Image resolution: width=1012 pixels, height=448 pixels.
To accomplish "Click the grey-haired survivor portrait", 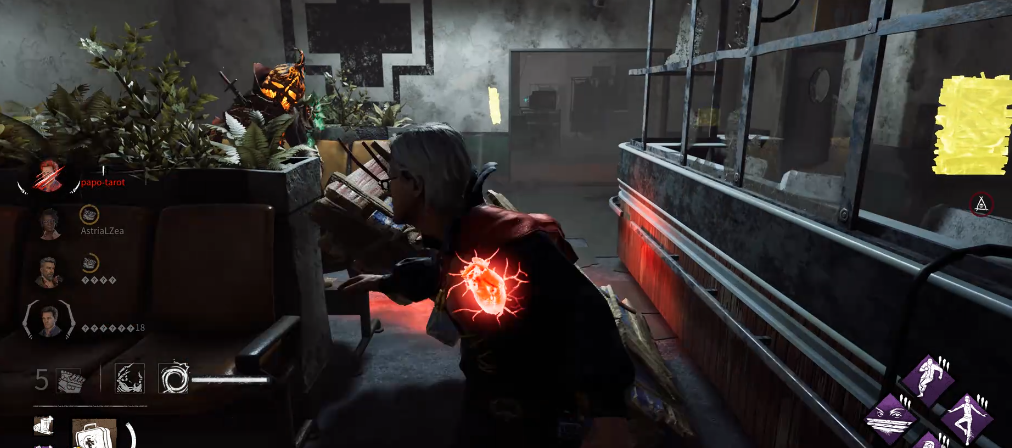I will click(49, 271).
